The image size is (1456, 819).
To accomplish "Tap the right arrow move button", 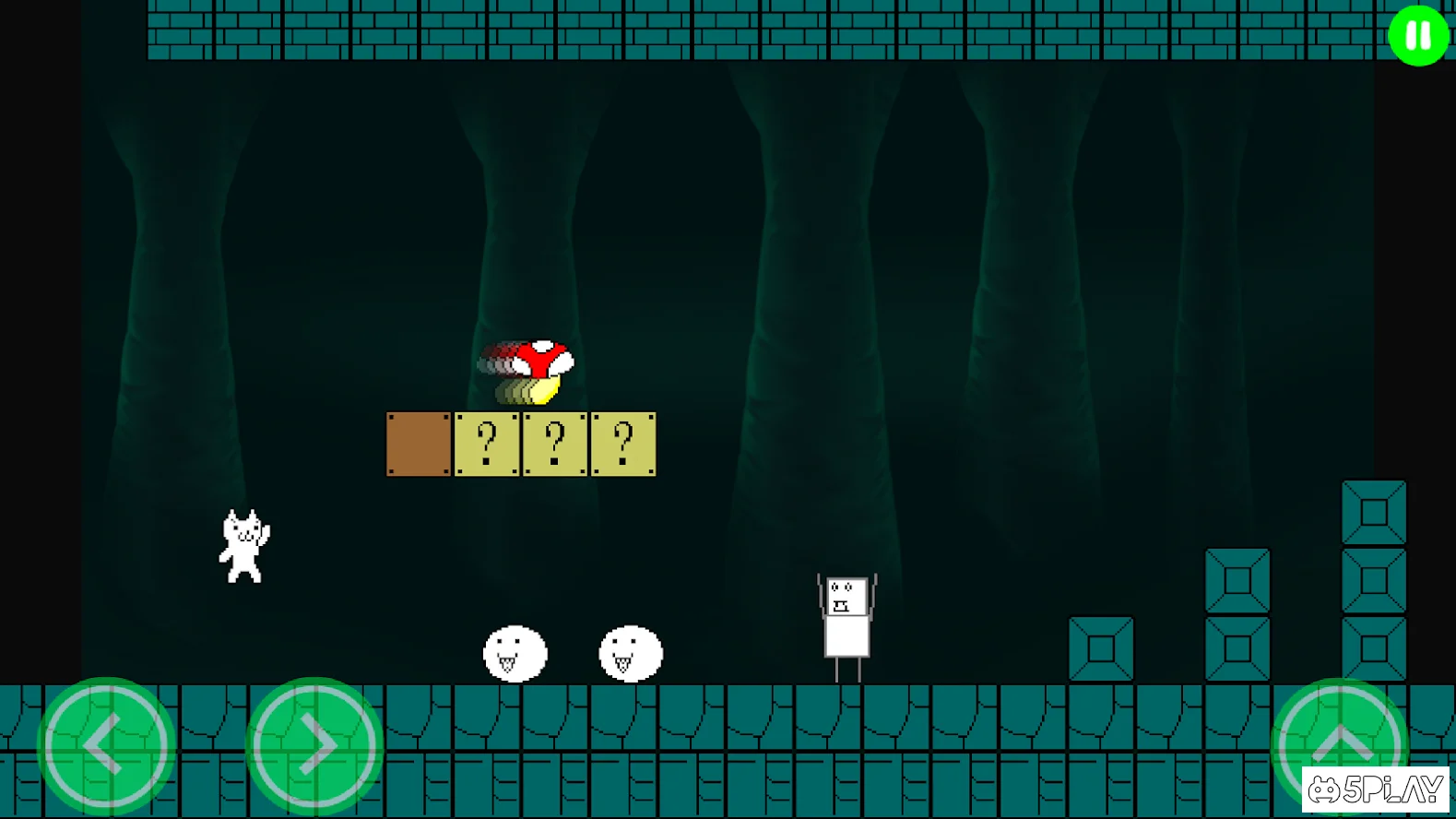I will (314, 744).
